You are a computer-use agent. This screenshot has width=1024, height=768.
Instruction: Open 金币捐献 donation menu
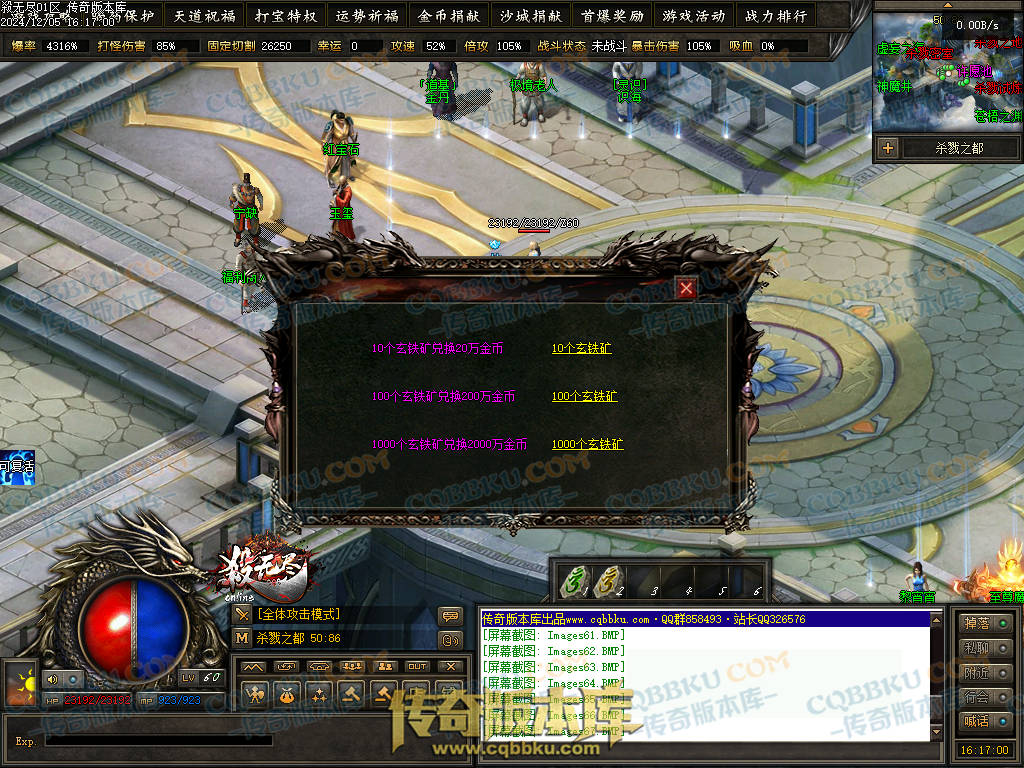[448, 16]
